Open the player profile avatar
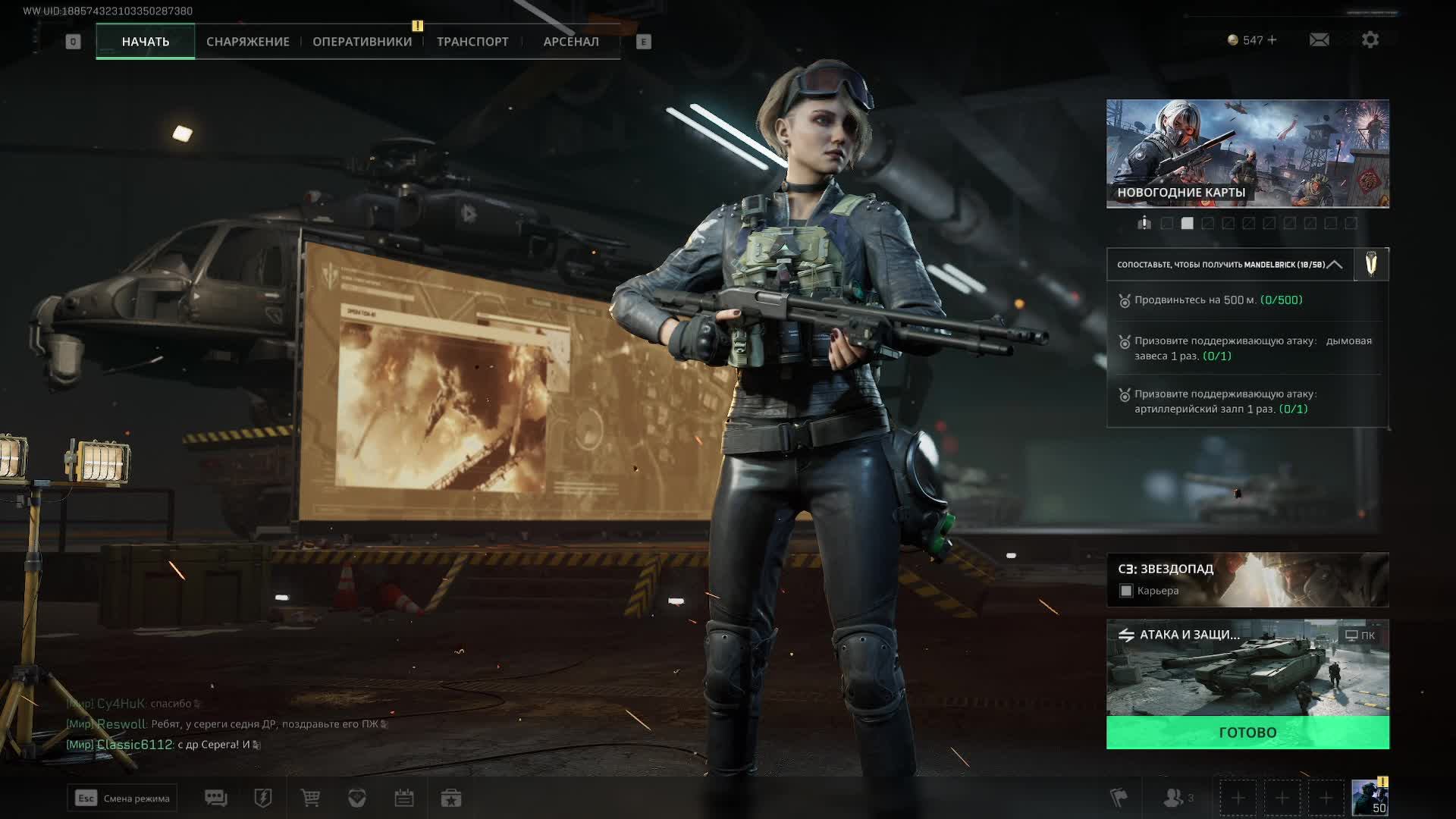1456x819 pixels. tap(1370, 798)
